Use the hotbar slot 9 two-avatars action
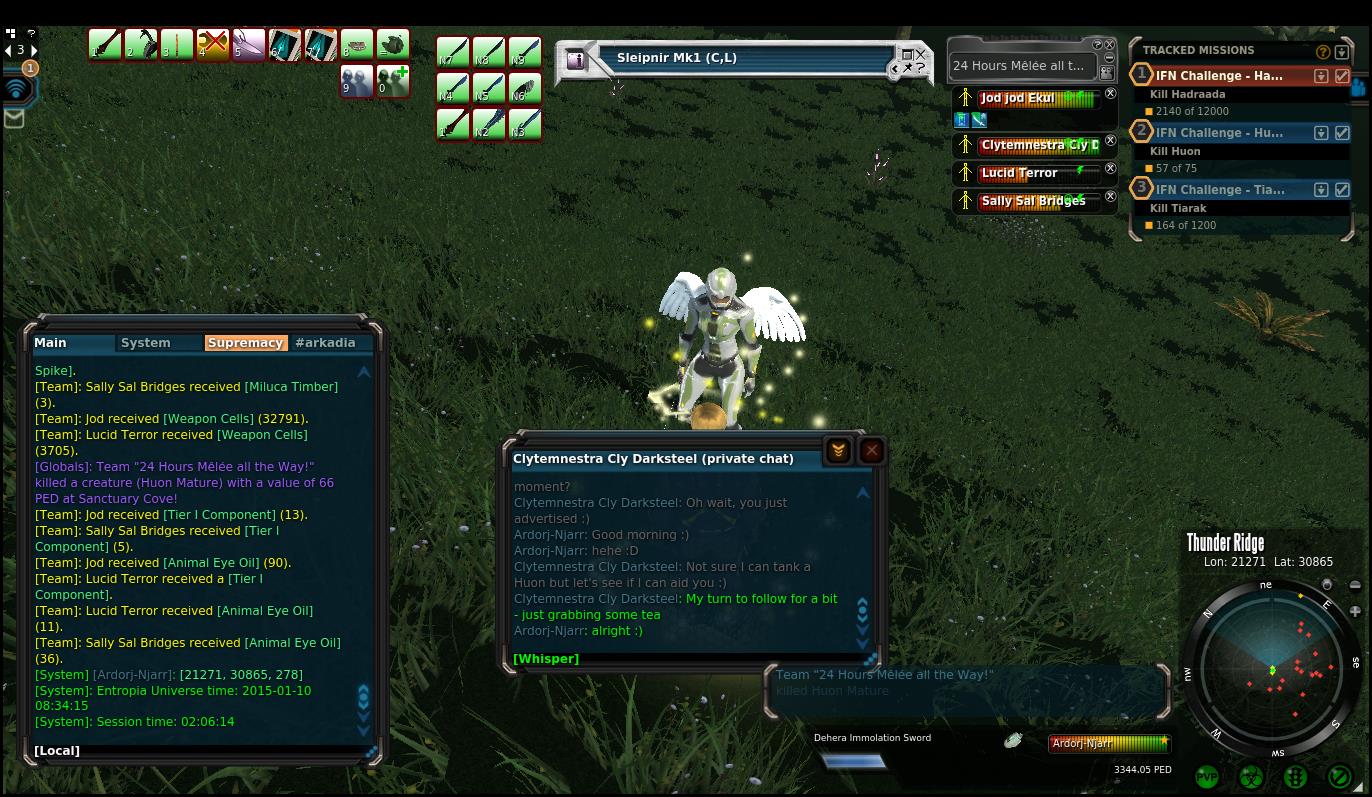The width and height of the screenshot is (1372, 797). (357, 81)
